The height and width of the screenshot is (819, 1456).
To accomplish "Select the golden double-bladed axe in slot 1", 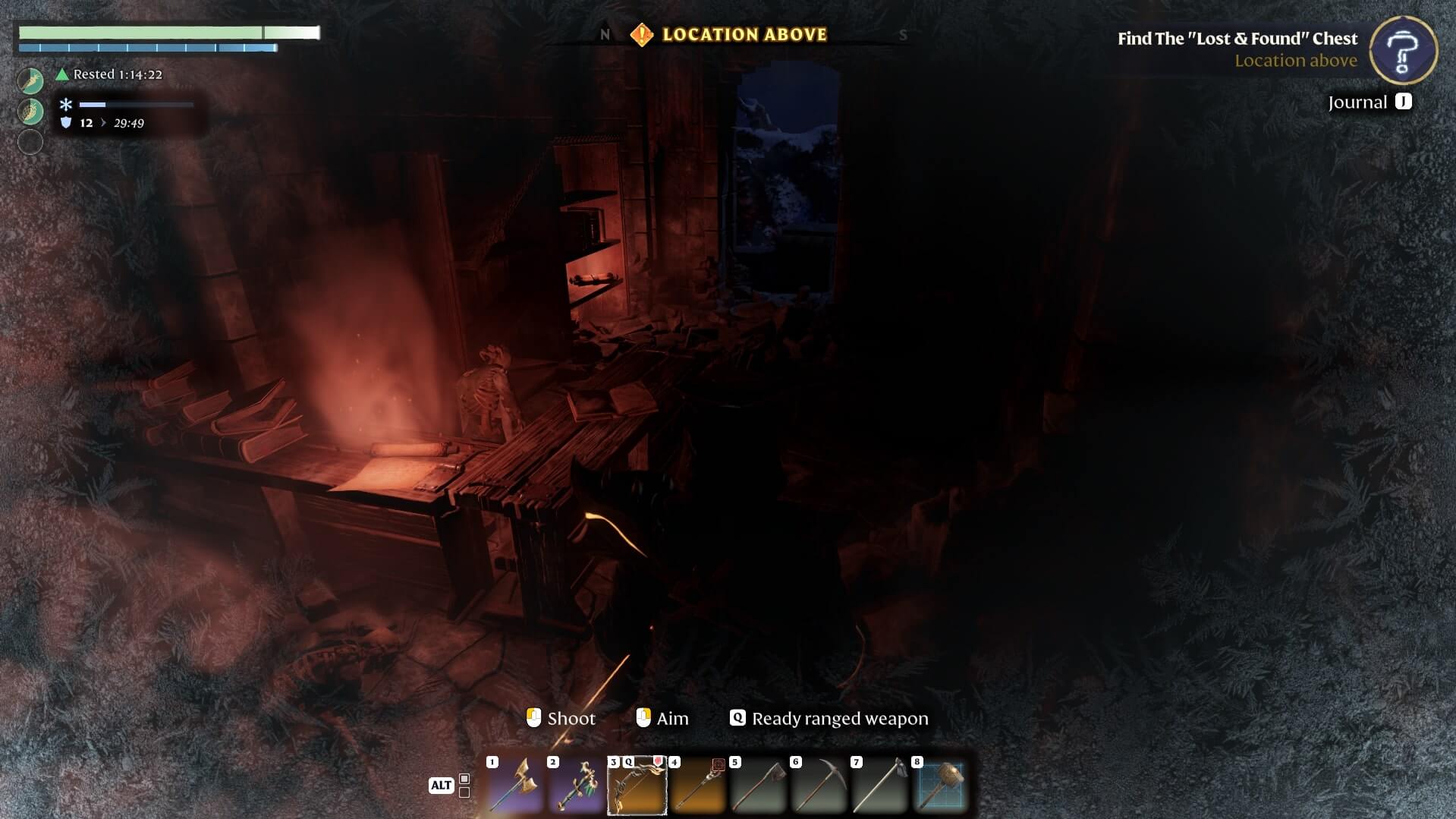I will (x=515, y=786).
